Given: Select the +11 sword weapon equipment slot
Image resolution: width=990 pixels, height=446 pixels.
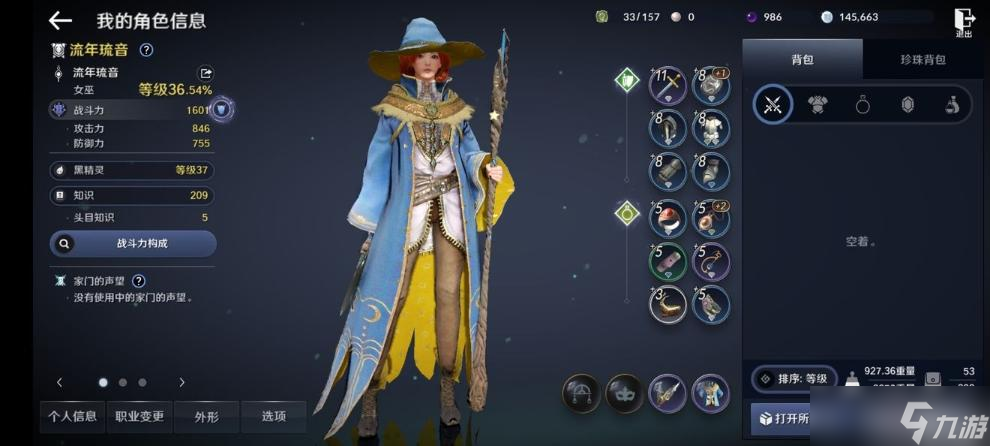Looking at the screenshot, I should pyautogui.click(x=667, y=86).
